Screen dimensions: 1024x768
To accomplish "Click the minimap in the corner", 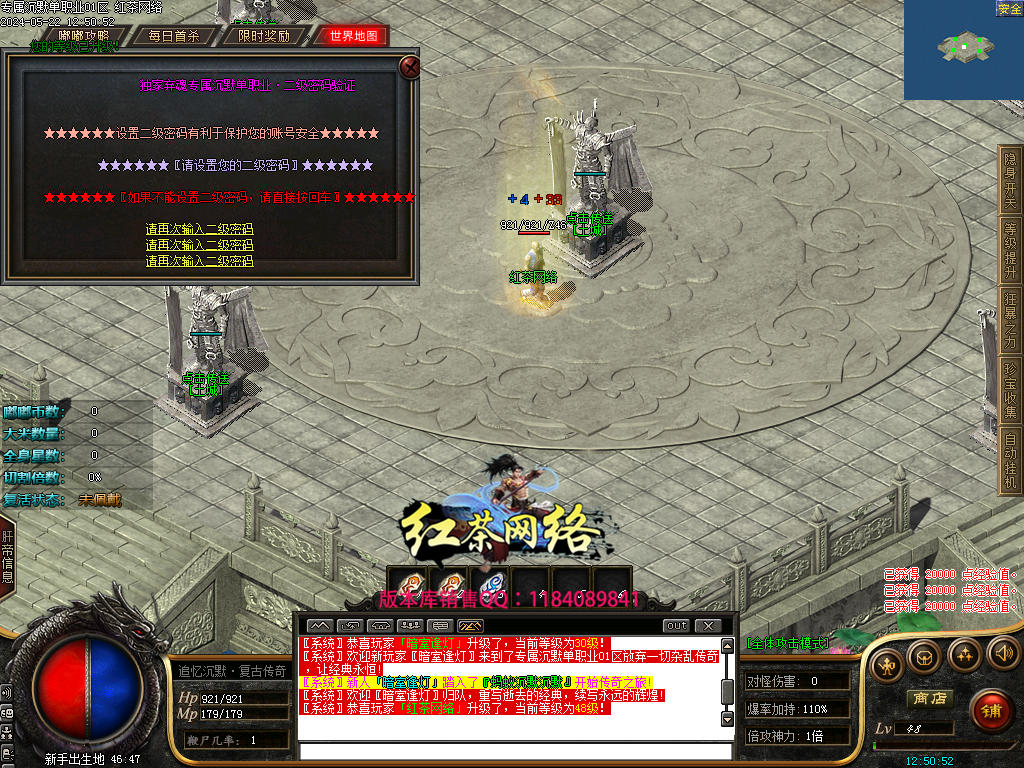I will pos(963,50).
